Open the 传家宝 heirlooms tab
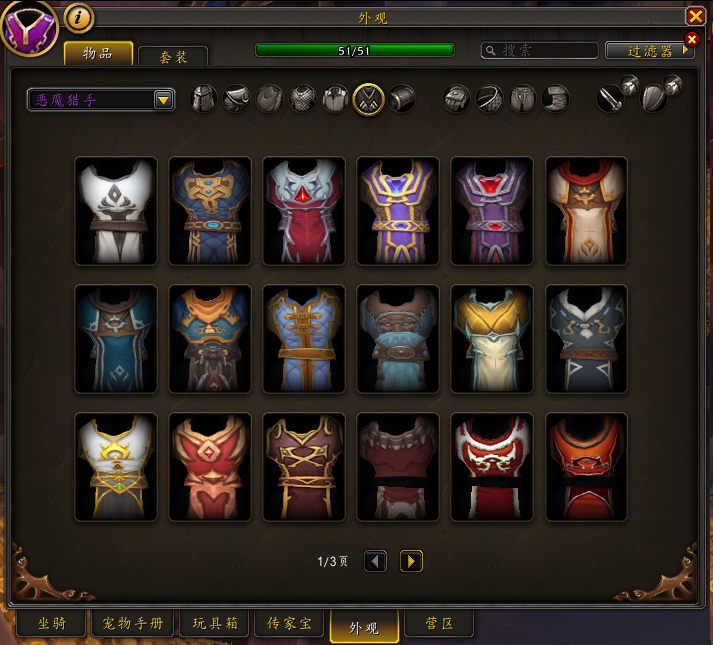The image size is (713, 645). 290,624
